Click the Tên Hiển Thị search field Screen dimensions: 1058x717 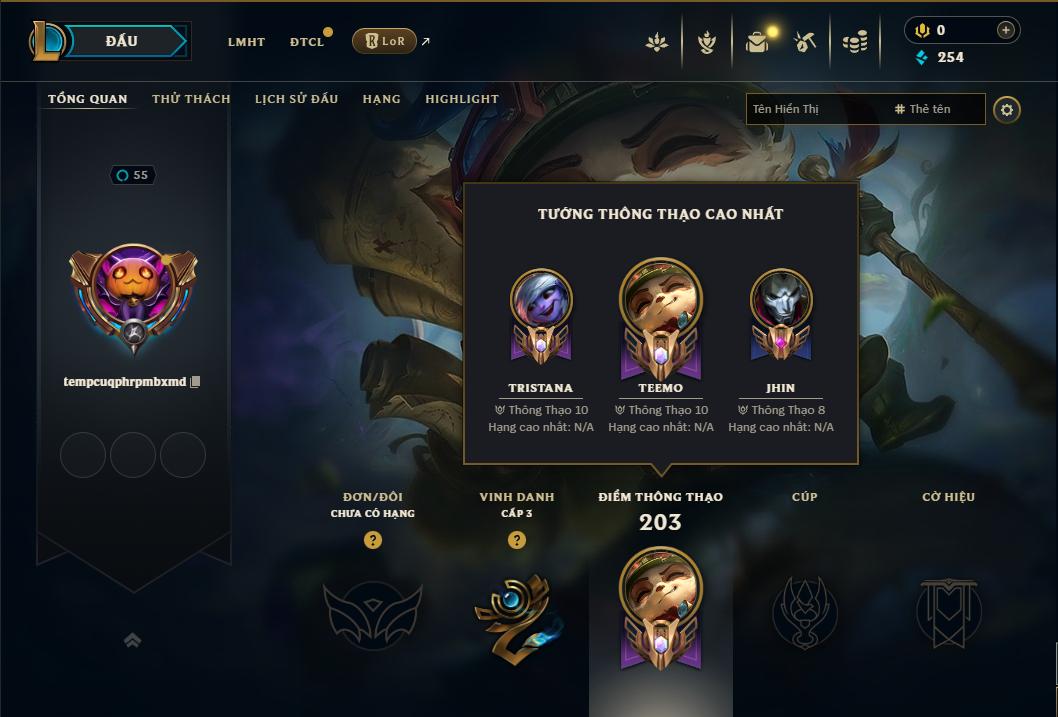[815, 109]
